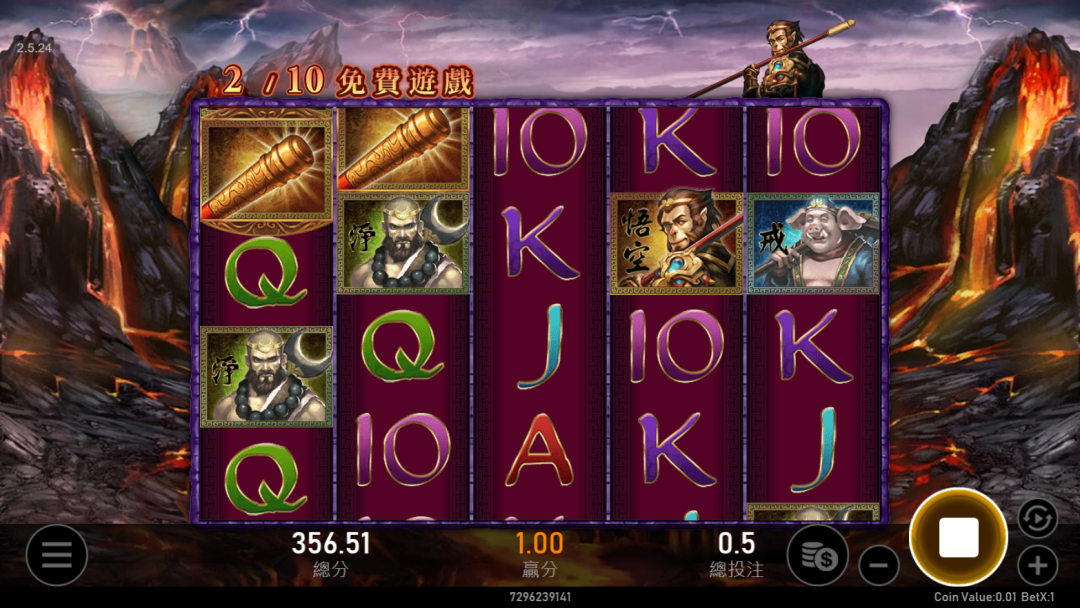The image size is (1080, 608).
Task: Open the hamburger menu
Action: tap(56, 555)
